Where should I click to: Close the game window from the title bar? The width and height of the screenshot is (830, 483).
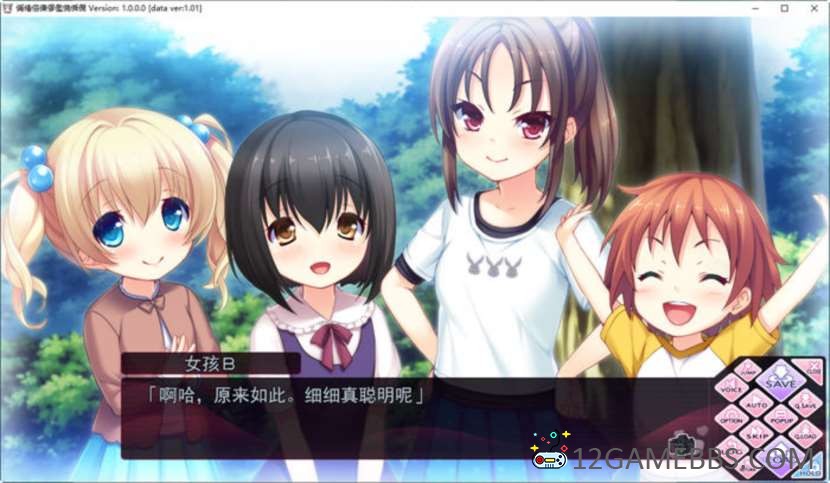click(x=813, y=8)
